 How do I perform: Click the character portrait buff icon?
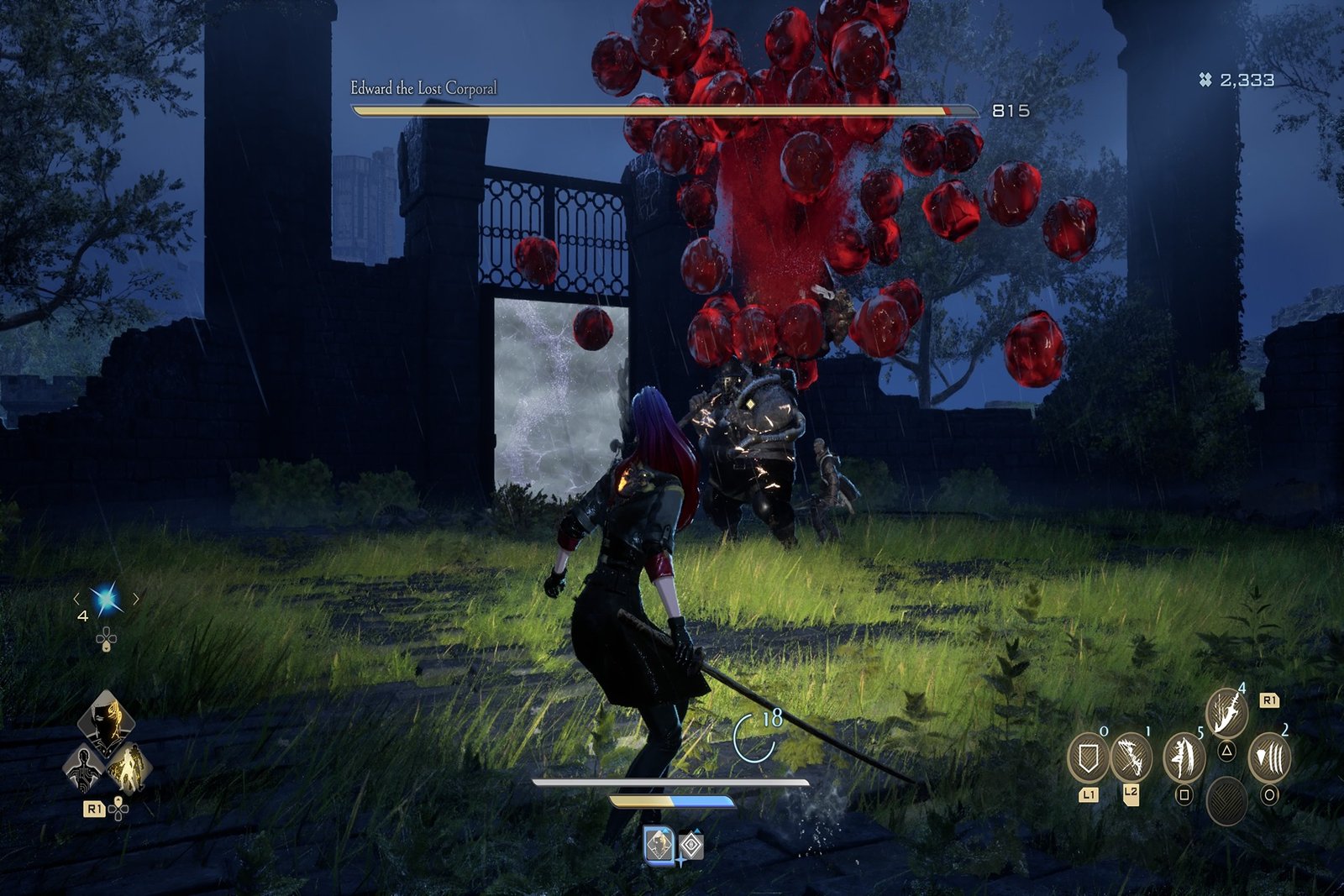coord(659,846)
